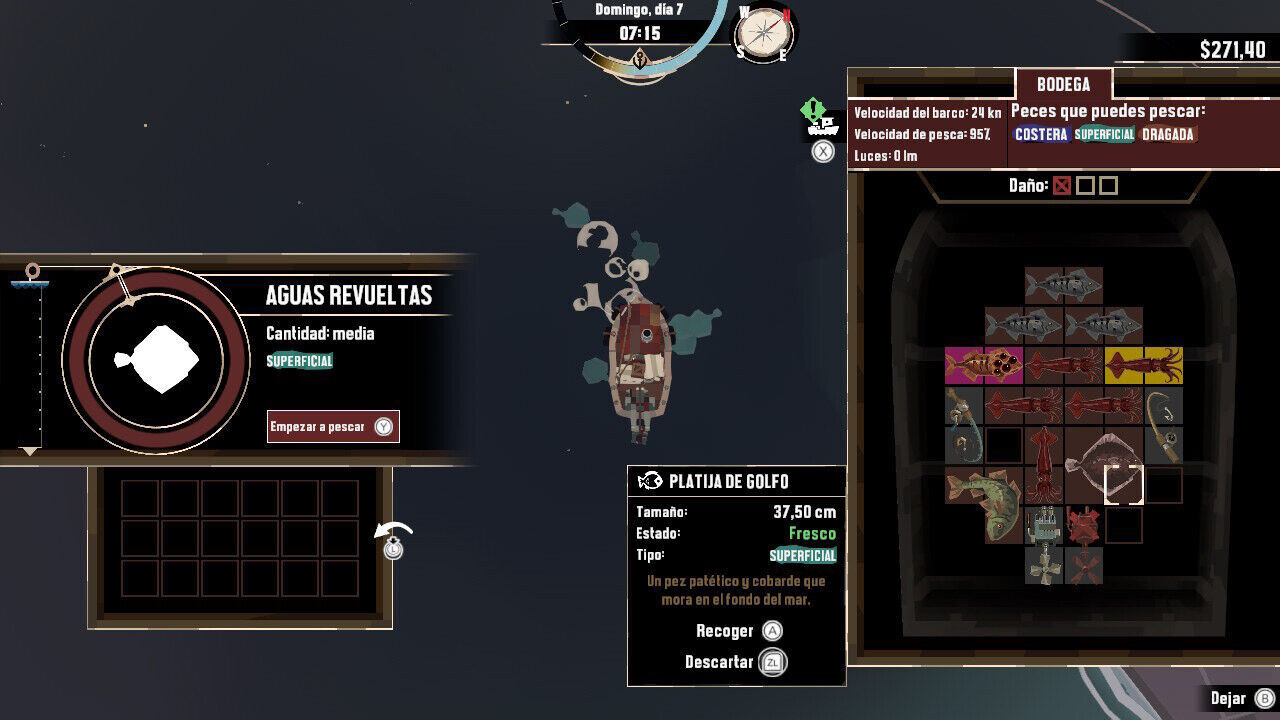Screen dimensions: 1280x720
Task: Select the flounder in the cargo hold
Action: (x=1102, y=466)
